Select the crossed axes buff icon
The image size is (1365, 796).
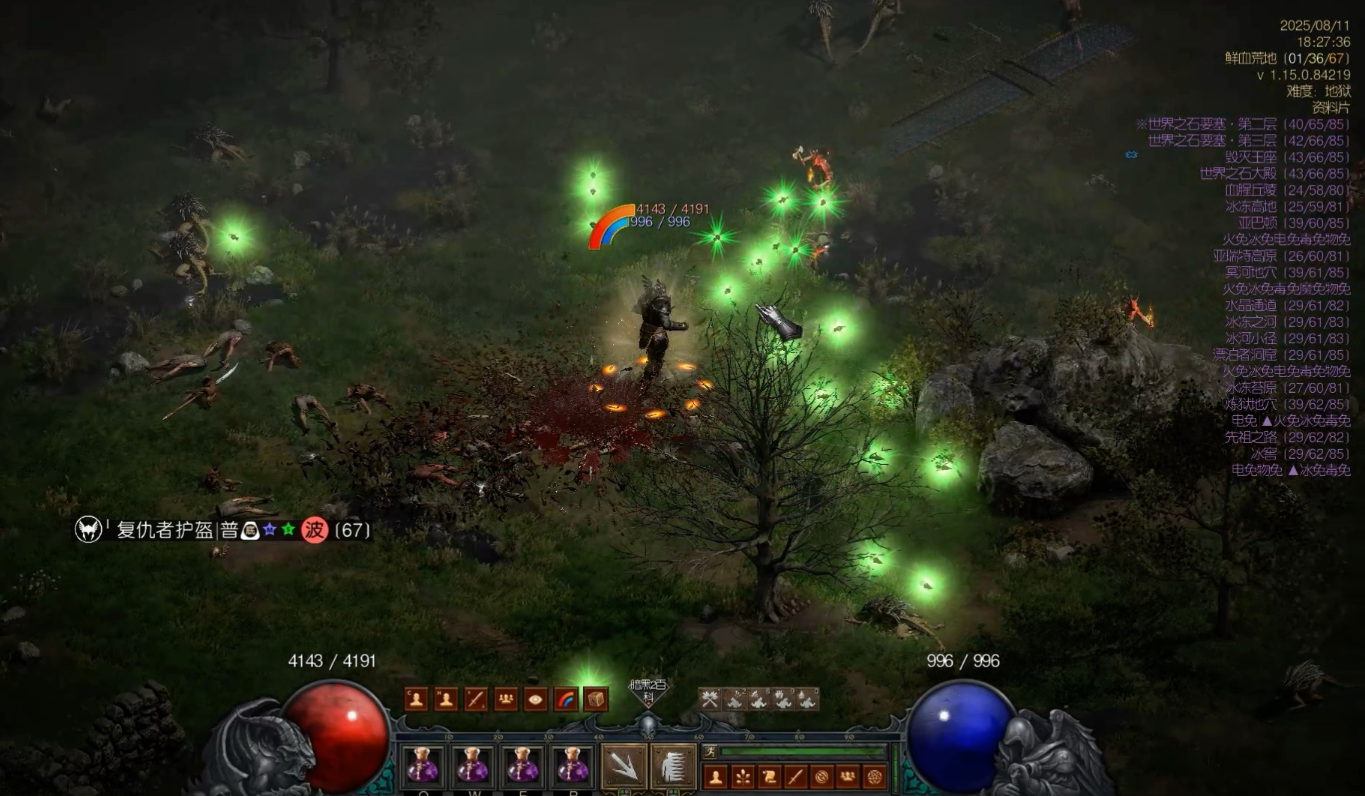[x=710, y=700]
